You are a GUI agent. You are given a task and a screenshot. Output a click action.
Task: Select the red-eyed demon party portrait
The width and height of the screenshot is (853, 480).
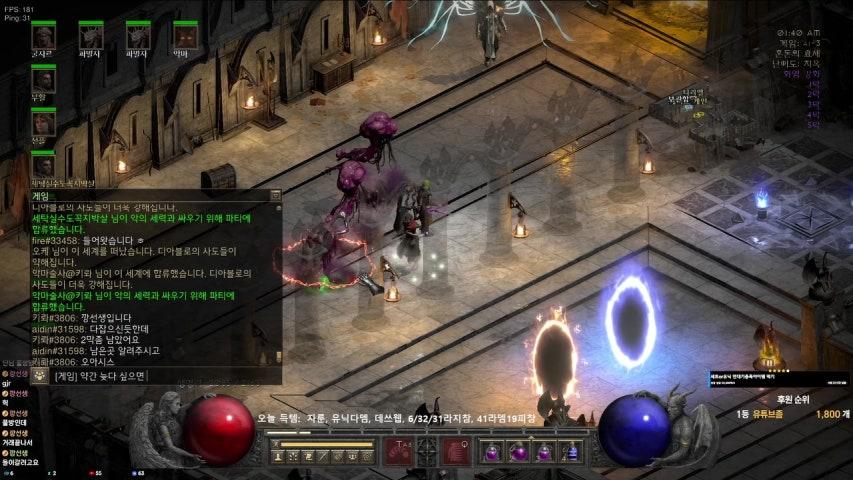click(184, 36)
